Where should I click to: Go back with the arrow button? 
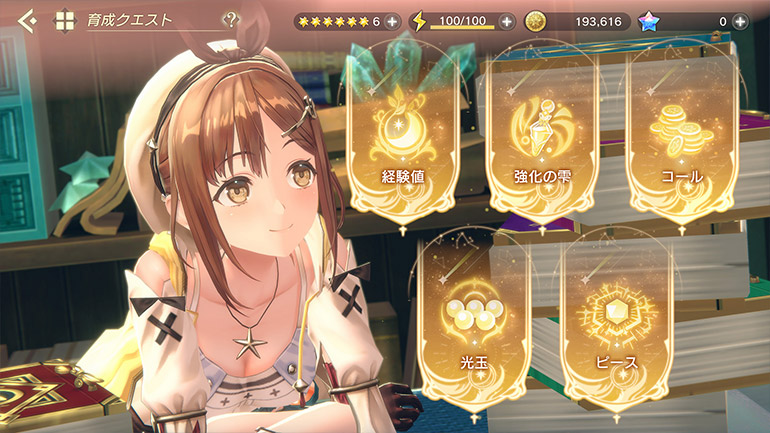[27, 19]
